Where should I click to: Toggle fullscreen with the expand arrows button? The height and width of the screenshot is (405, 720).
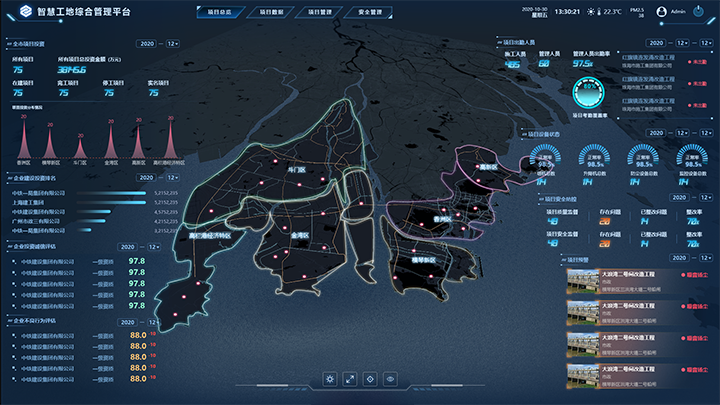351,379
